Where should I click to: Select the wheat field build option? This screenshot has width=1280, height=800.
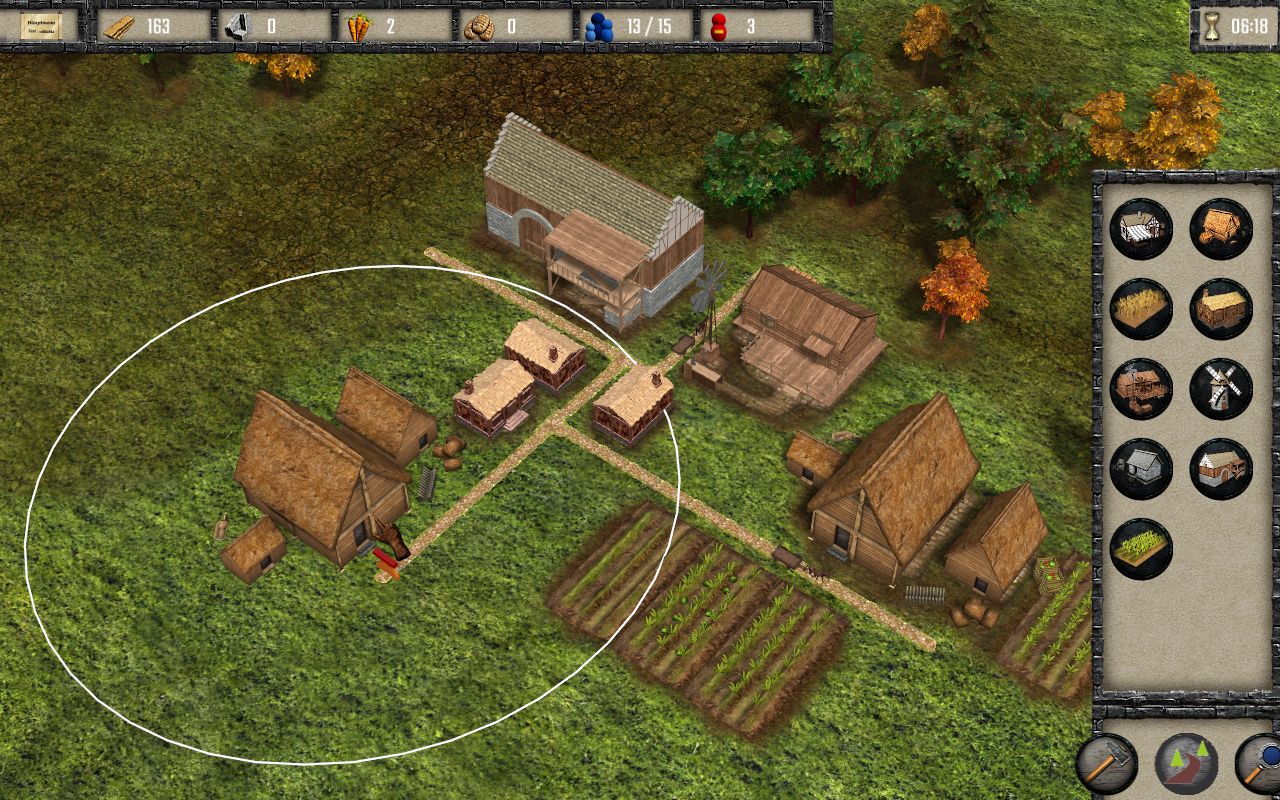coord(1141,308)
